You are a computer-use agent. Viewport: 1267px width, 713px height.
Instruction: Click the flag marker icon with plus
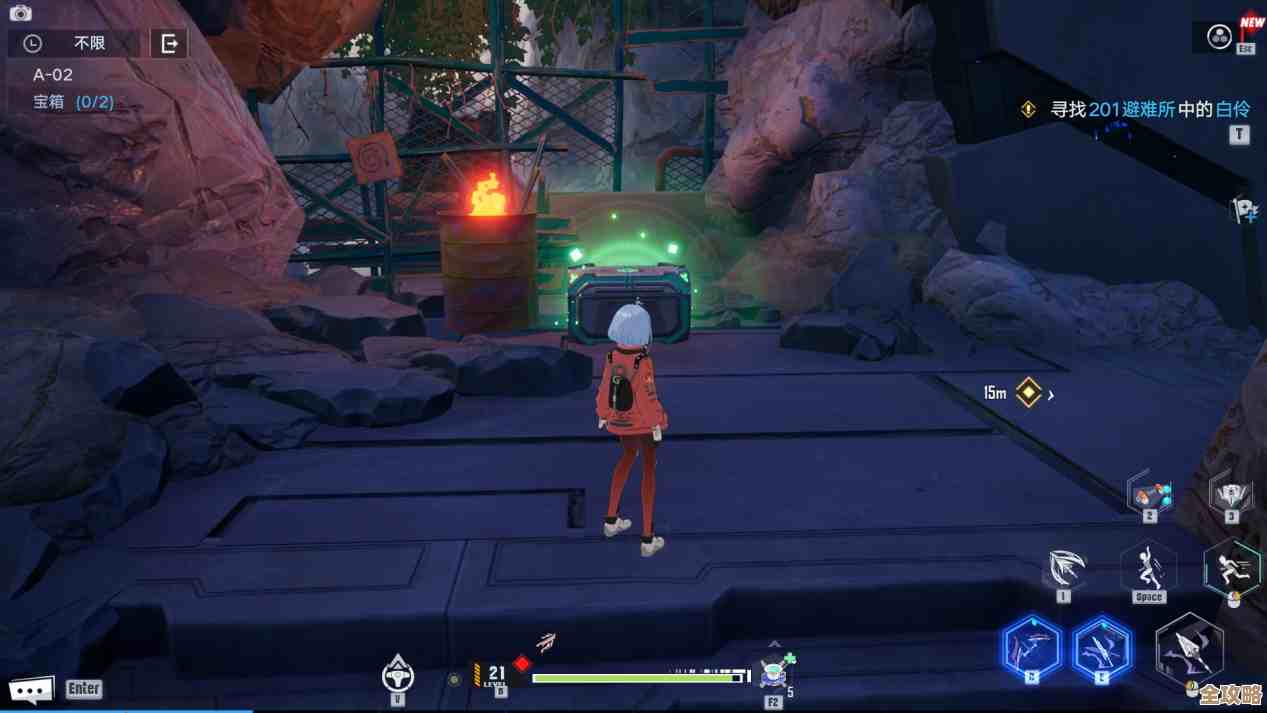(1244, 210)
